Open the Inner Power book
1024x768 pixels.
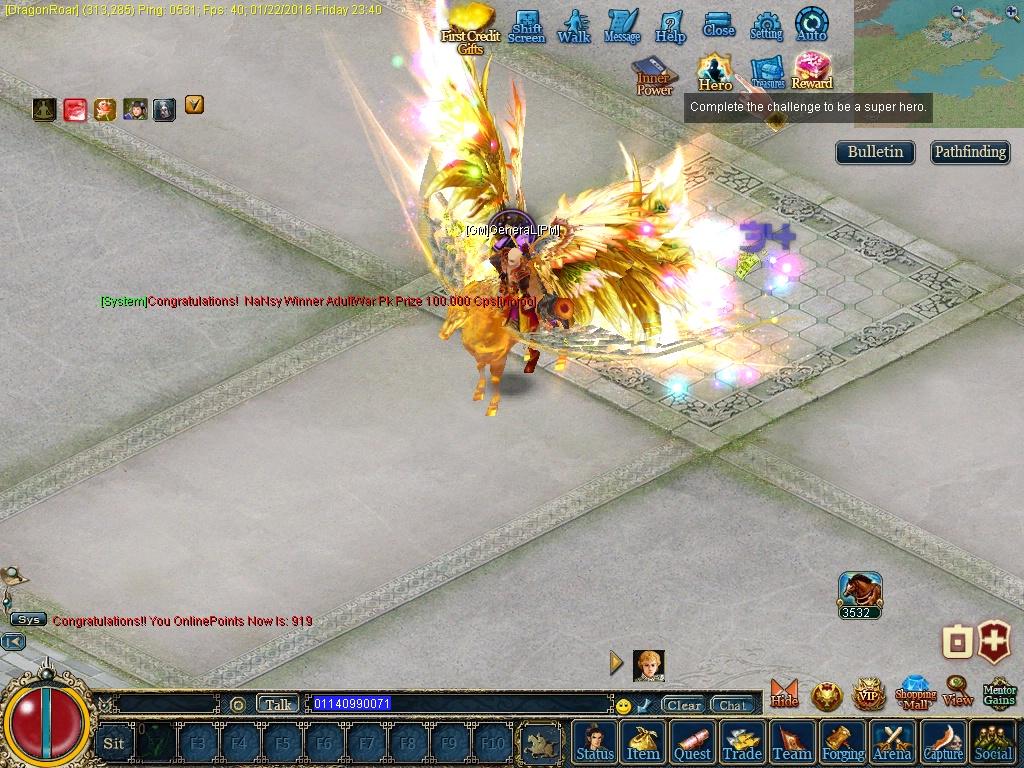(x=654, y=76)
